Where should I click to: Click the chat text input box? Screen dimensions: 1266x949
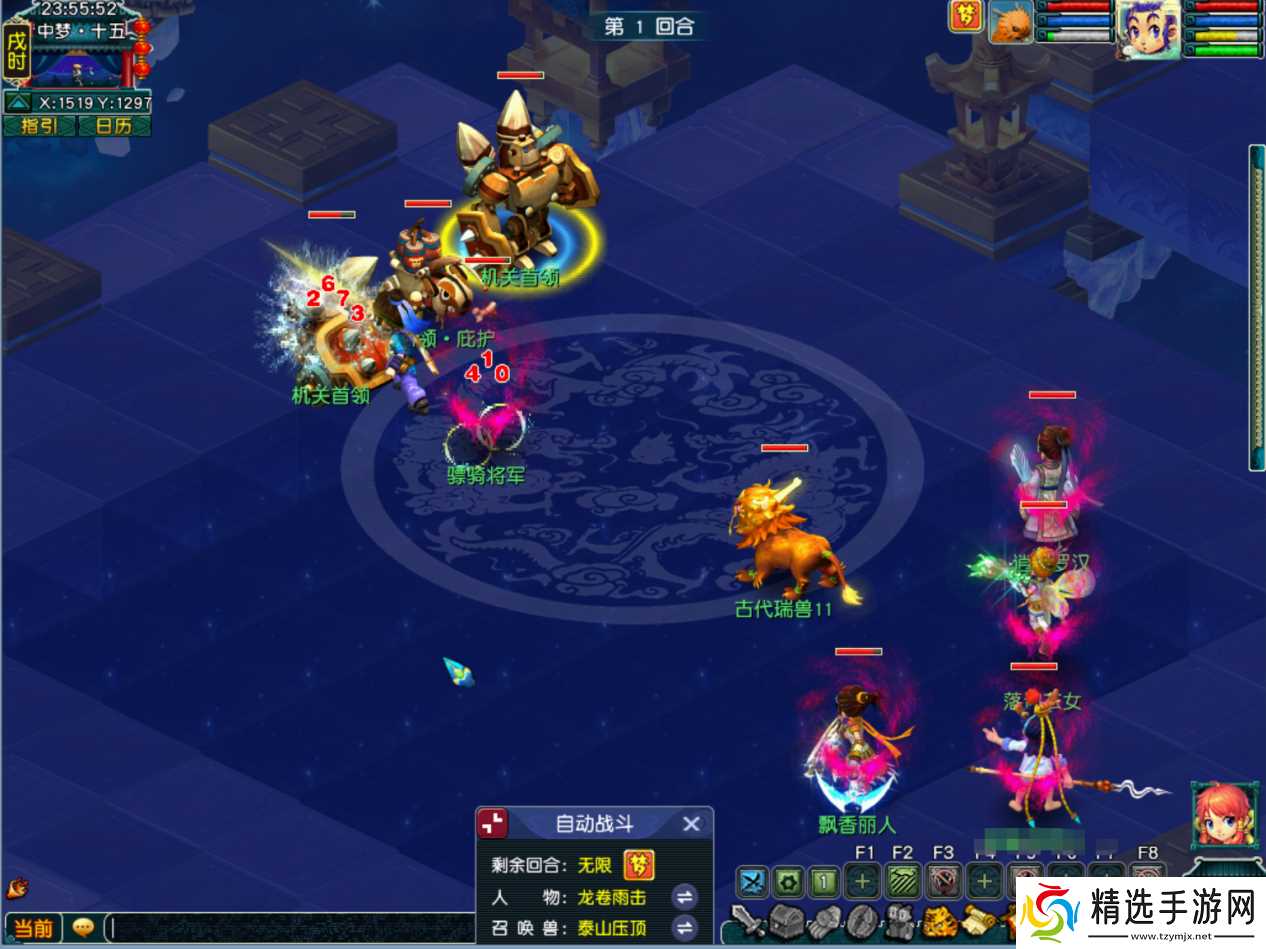pos(290,928)
